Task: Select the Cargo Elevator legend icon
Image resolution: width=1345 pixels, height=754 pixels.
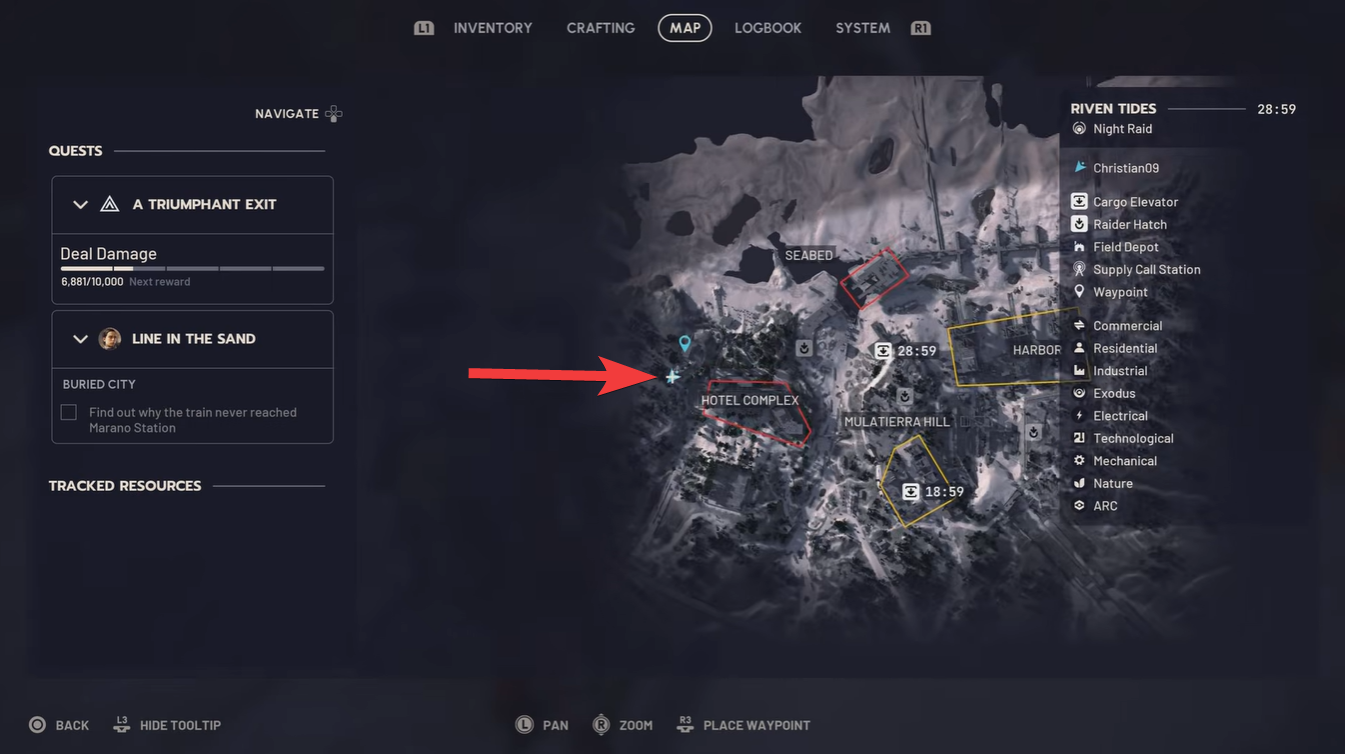Action: click(1078, 201)
